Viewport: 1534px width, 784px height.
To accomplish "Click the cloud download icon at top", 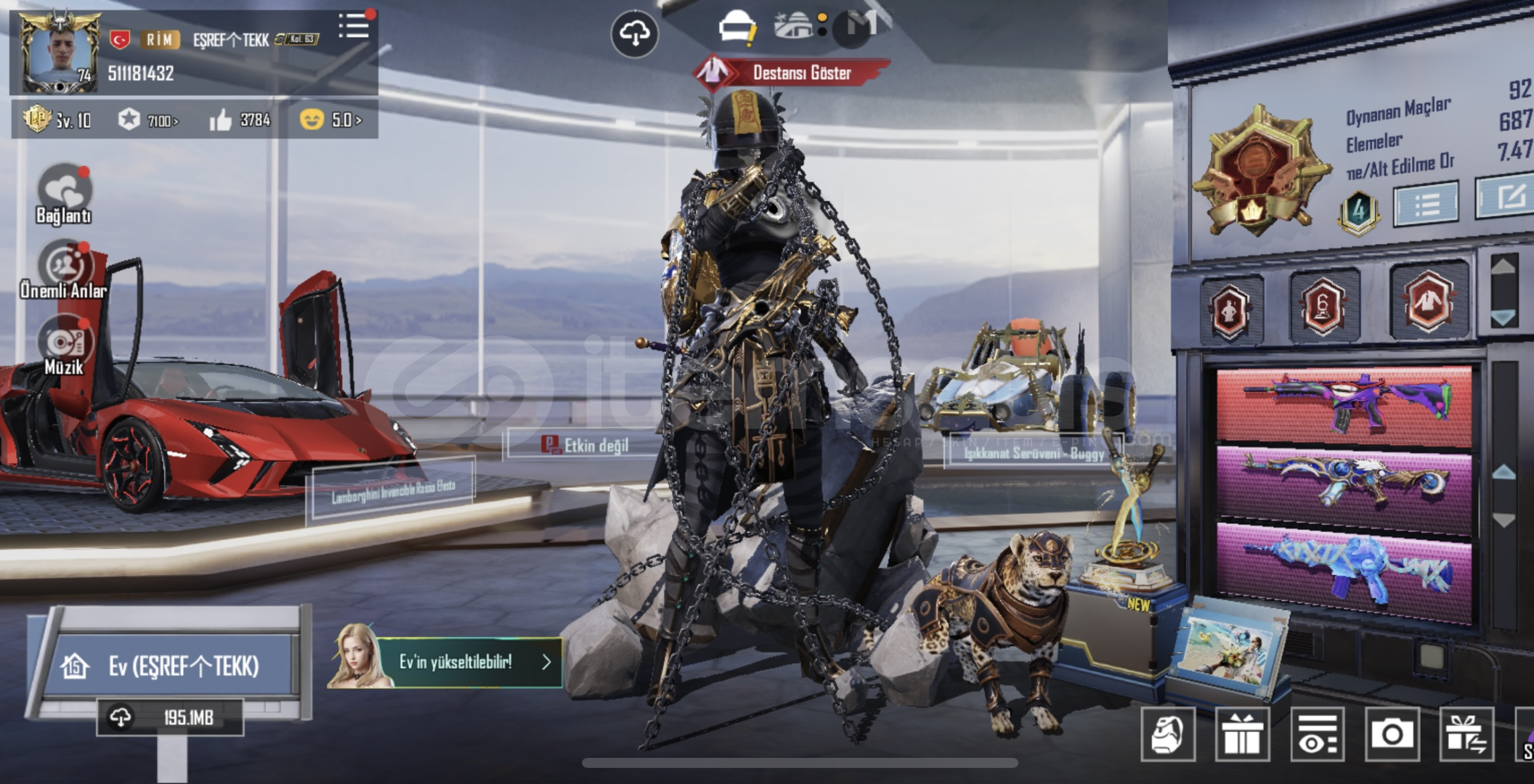I will [x=634, y=33].
